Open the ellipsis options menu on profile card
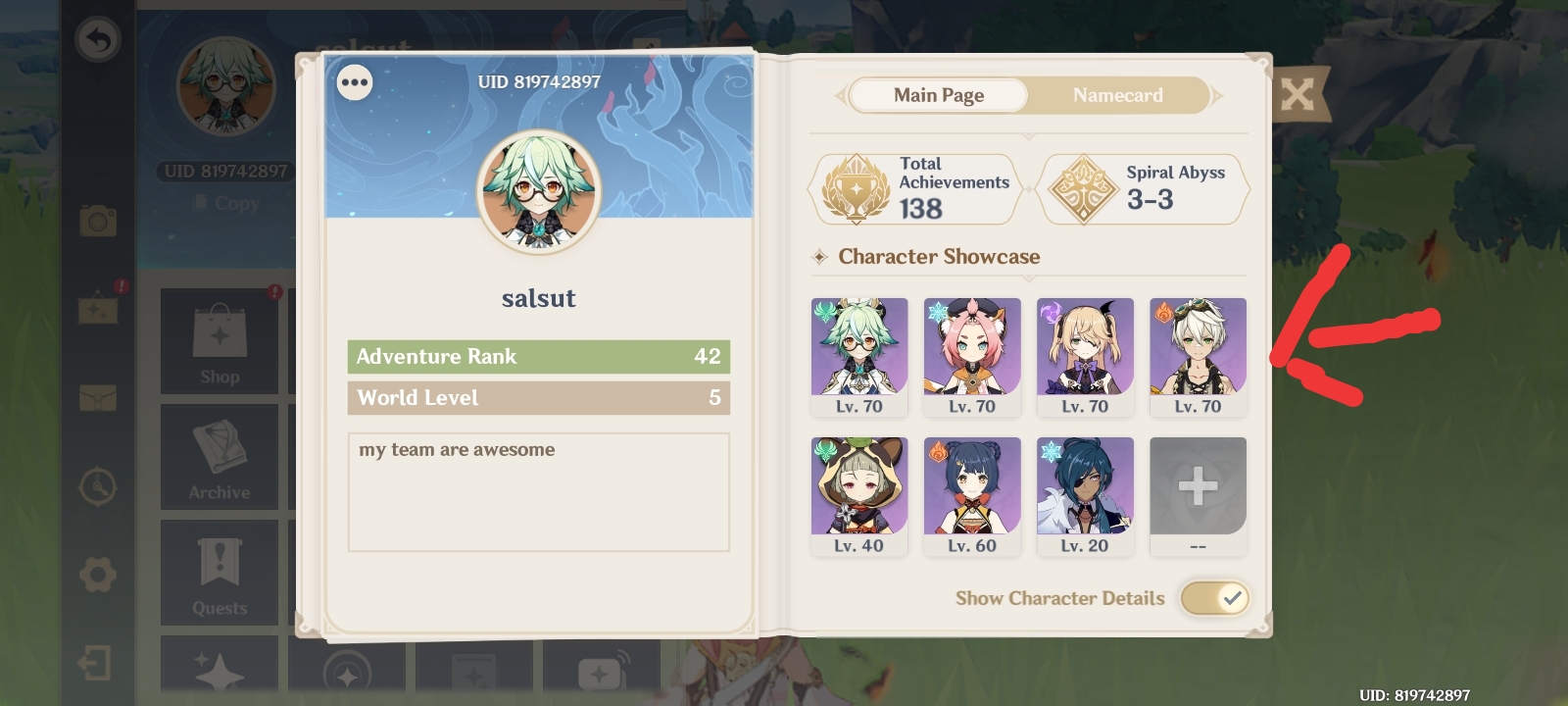 pos(355,82)
